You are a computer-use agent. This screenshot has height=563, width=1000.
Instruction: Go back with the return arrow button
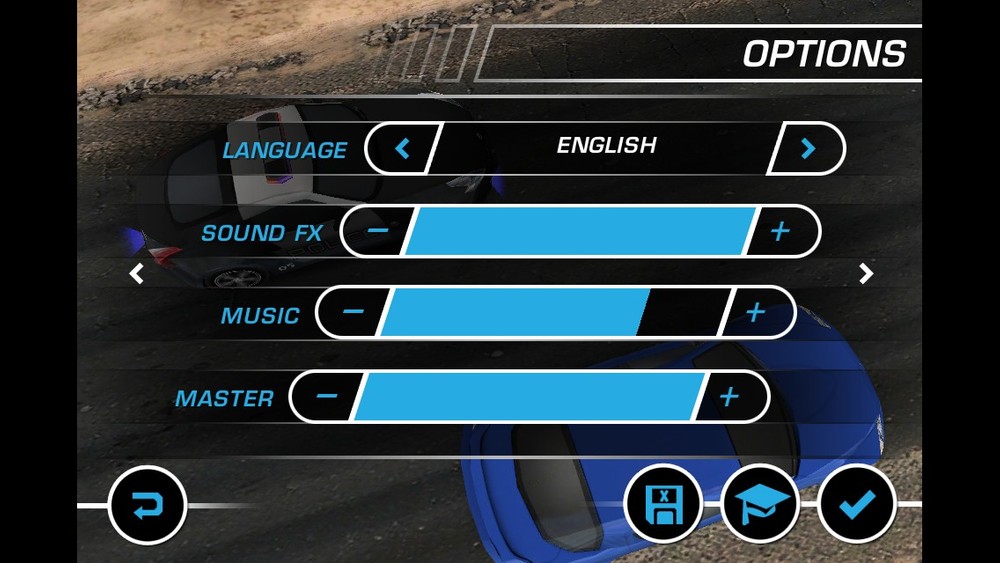[x=146, y=506]
